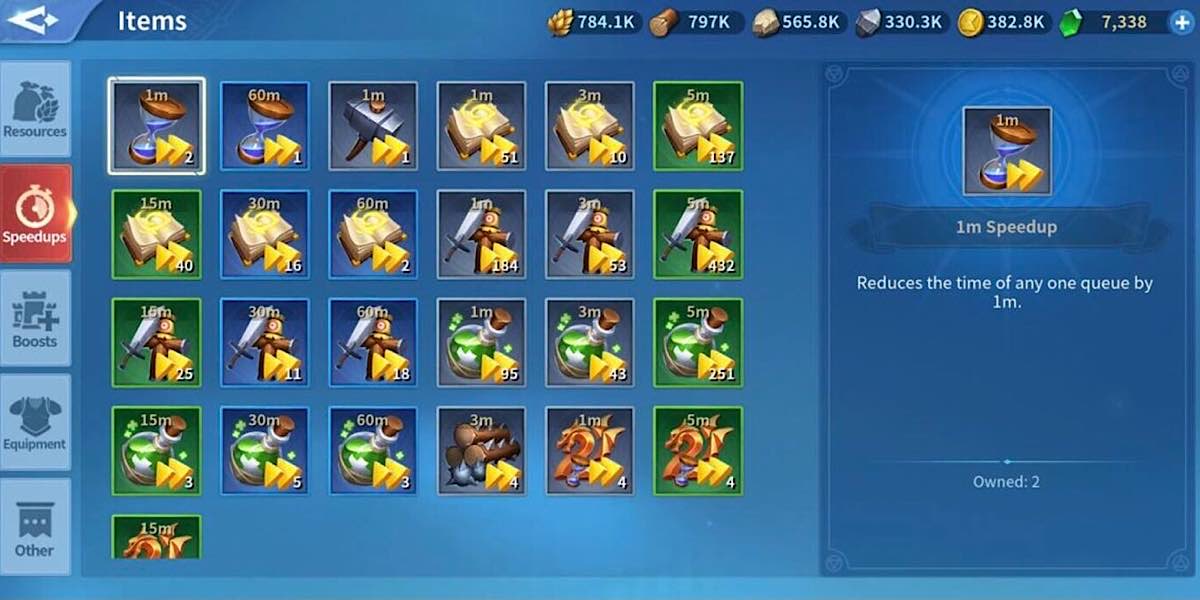The width and height of the screenshot is (1200, 600).
Task: Switch to the Boosts tab
Action: click(x=35, y=318)
